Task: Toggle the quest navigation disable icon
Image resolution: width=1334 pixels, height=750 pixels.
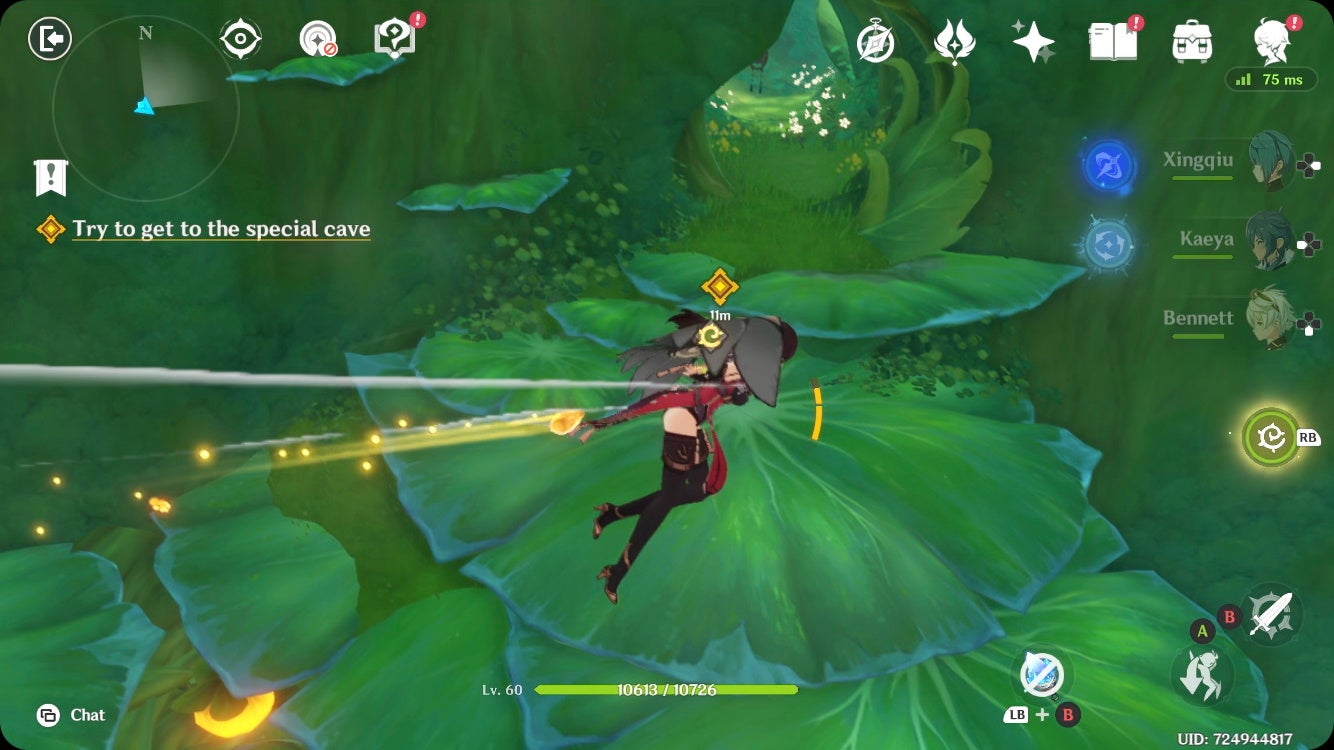Action: click(x=316, y=39)
